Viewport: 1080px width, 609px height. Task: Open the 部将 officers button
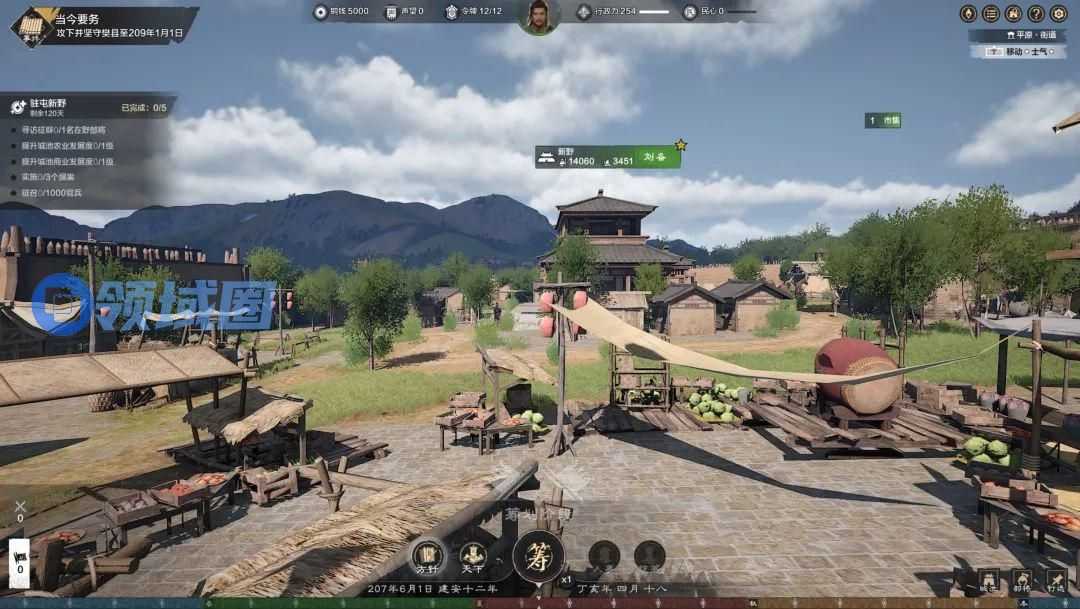1022,580
